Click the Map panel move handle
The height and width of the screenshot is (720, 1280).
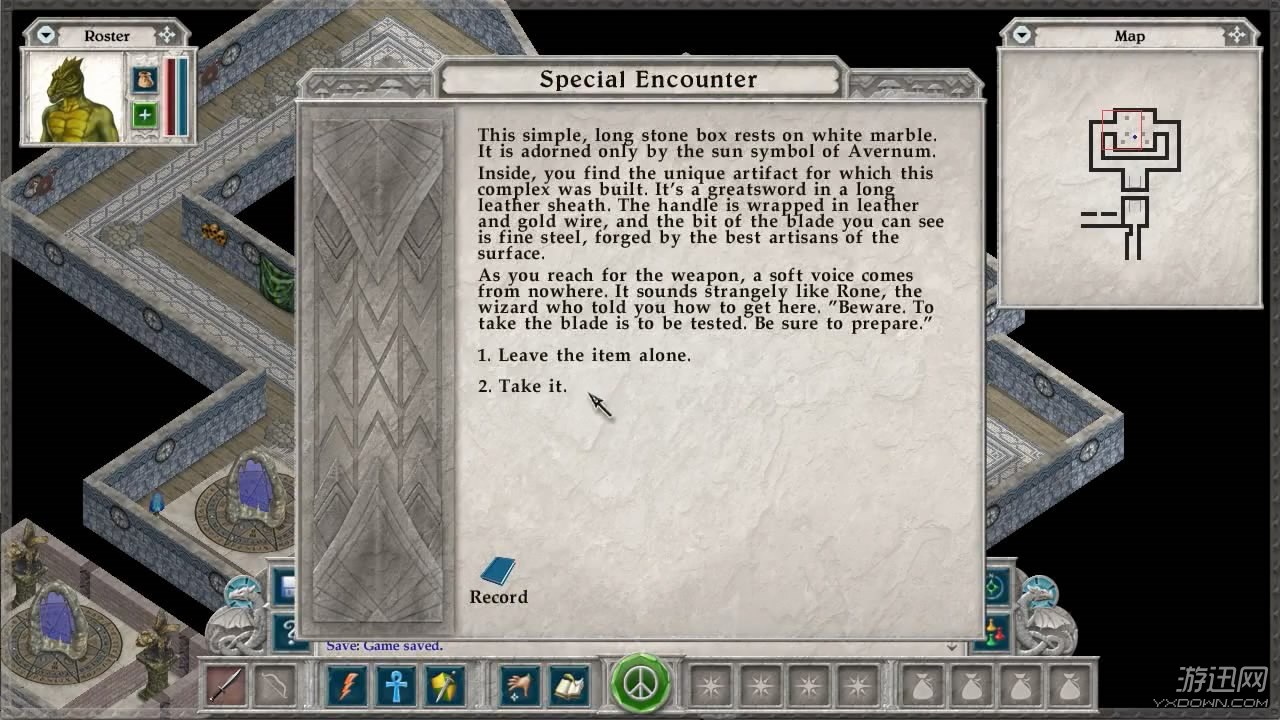1238,35
